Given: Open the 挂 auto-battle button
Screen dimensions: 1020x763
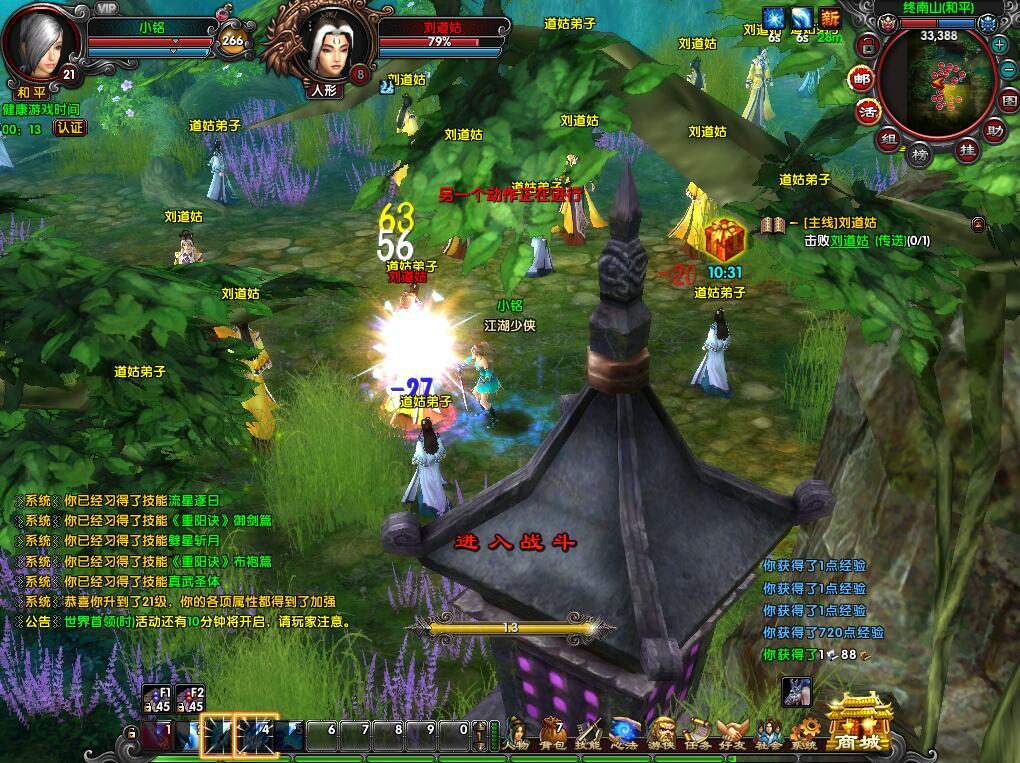Looking at the screenshot, I should pyautogui.click(x=967, y=150).
